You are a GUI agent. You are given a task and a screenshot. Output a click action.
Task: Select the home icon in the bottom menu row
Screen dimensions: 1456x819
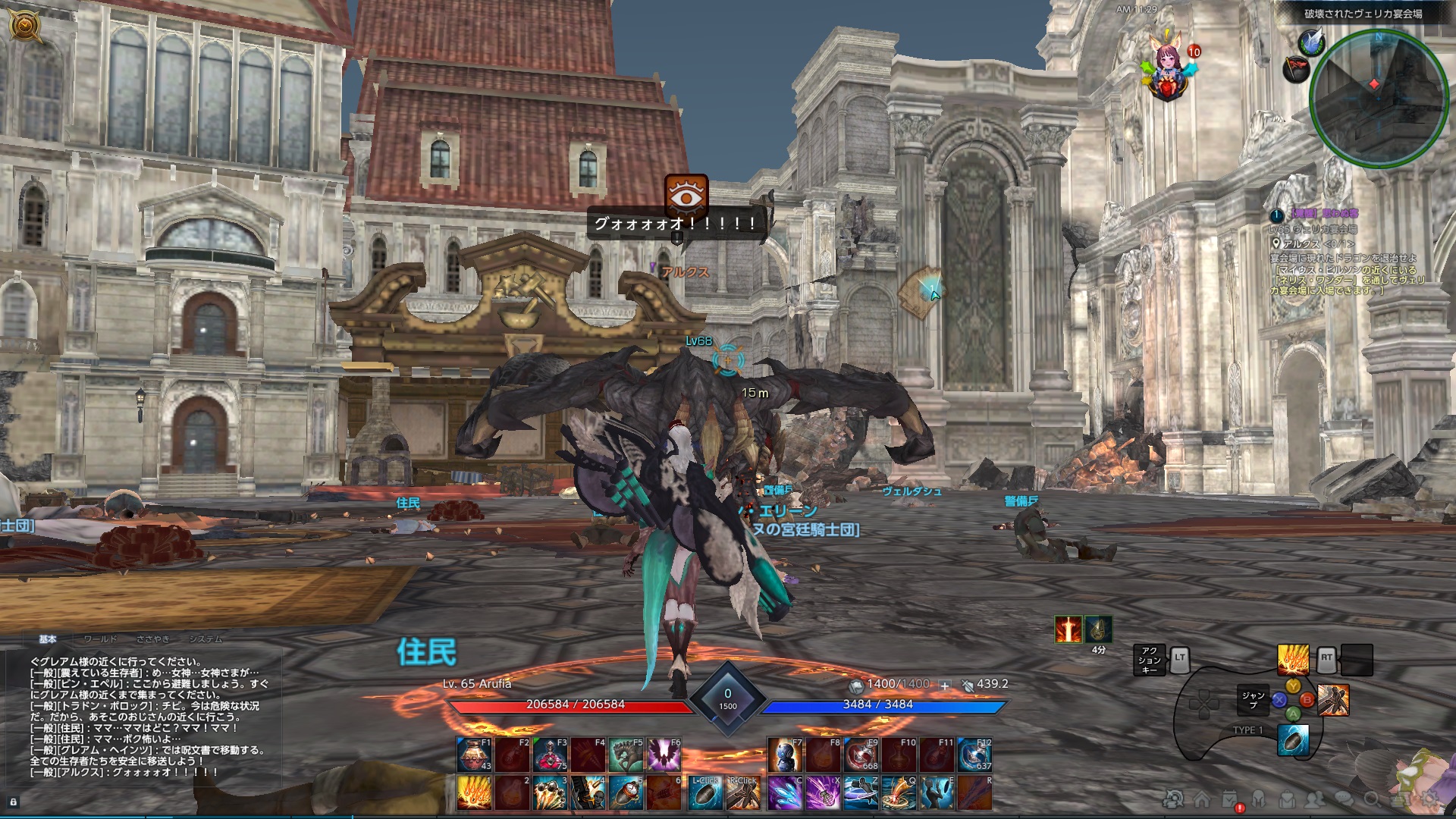pos(1202,799)
